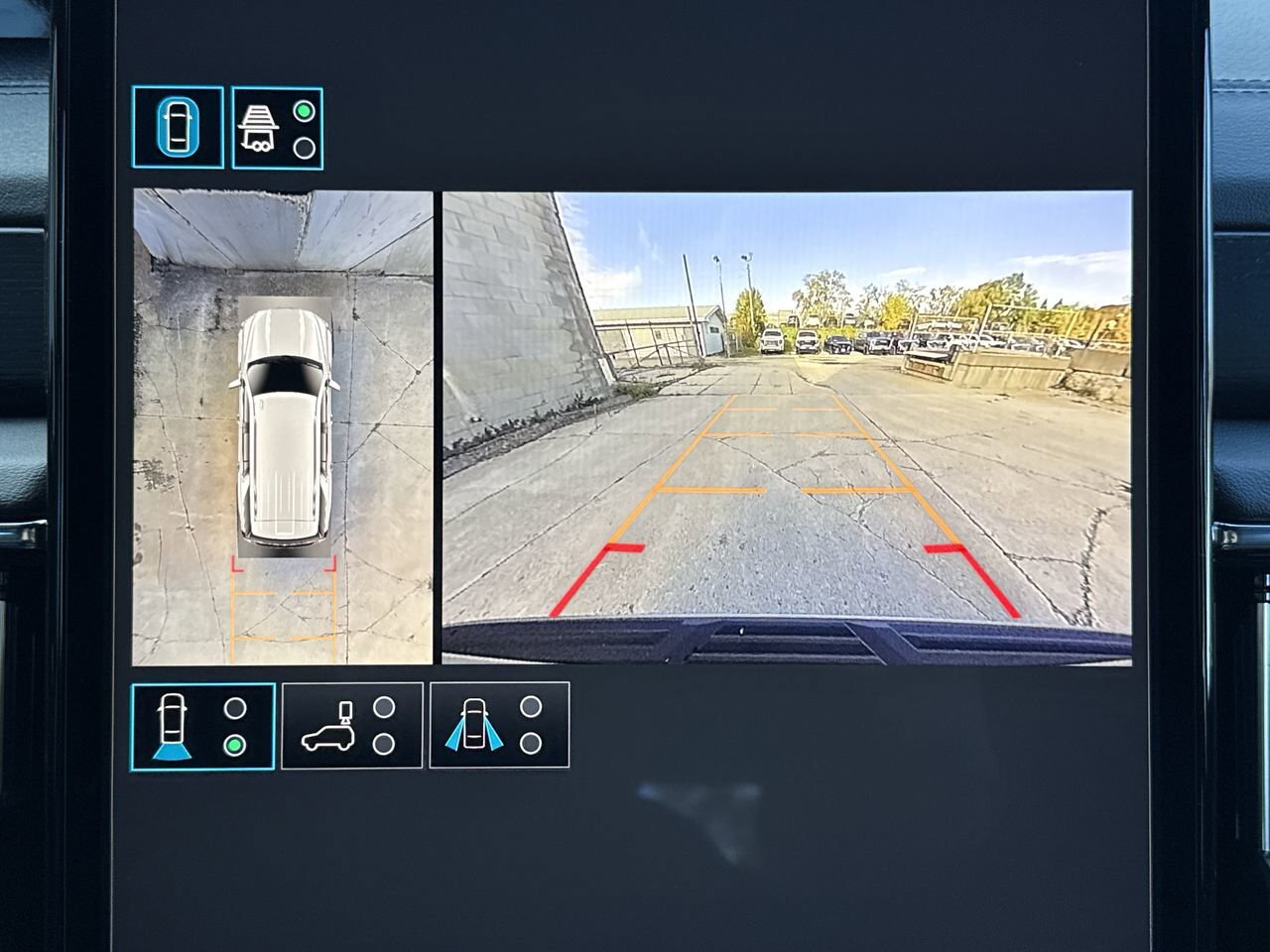This screenshot has width=1270, height=952.
Task: Switch to the trailer hitch camera view
Action: point(277,128)
